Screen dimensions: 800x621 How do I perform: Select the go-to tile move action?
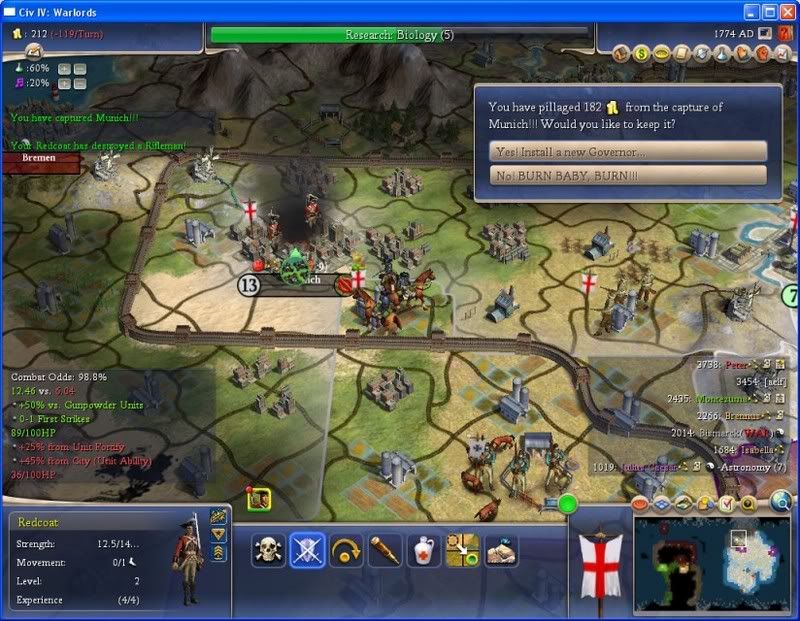tap(463, 550)
